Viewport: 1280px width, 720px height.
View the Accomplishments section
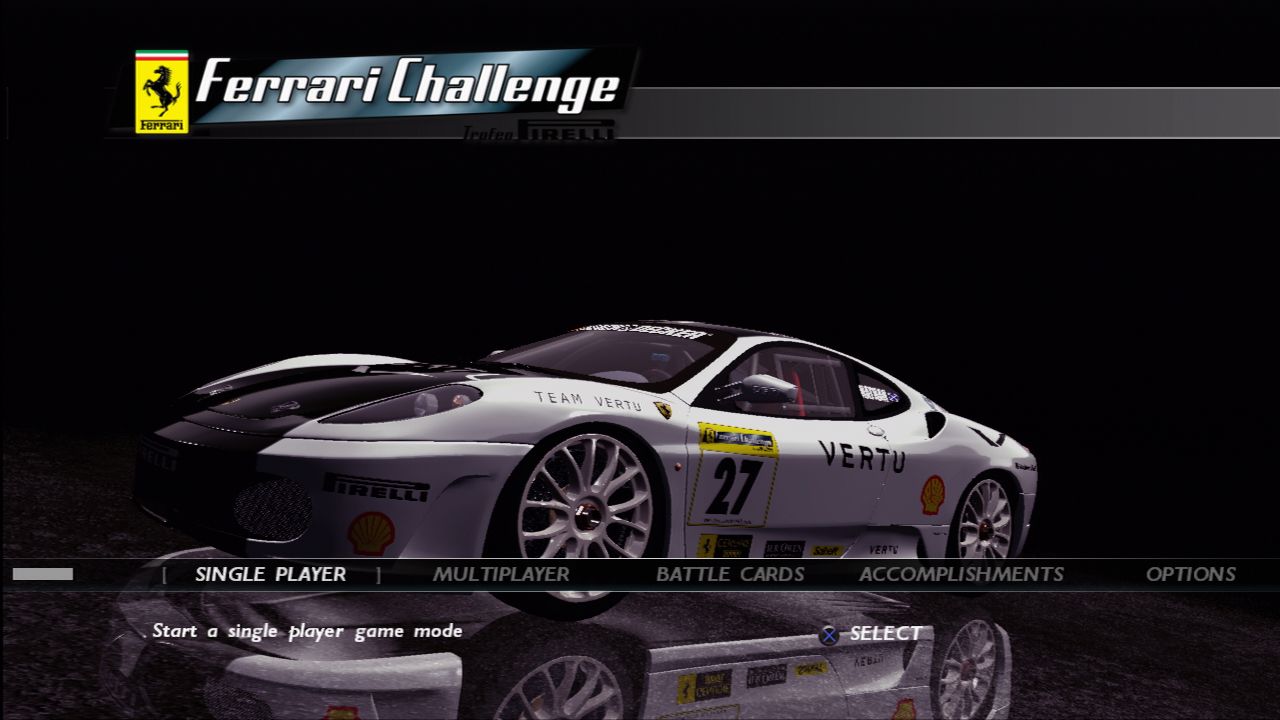[961, 574]
